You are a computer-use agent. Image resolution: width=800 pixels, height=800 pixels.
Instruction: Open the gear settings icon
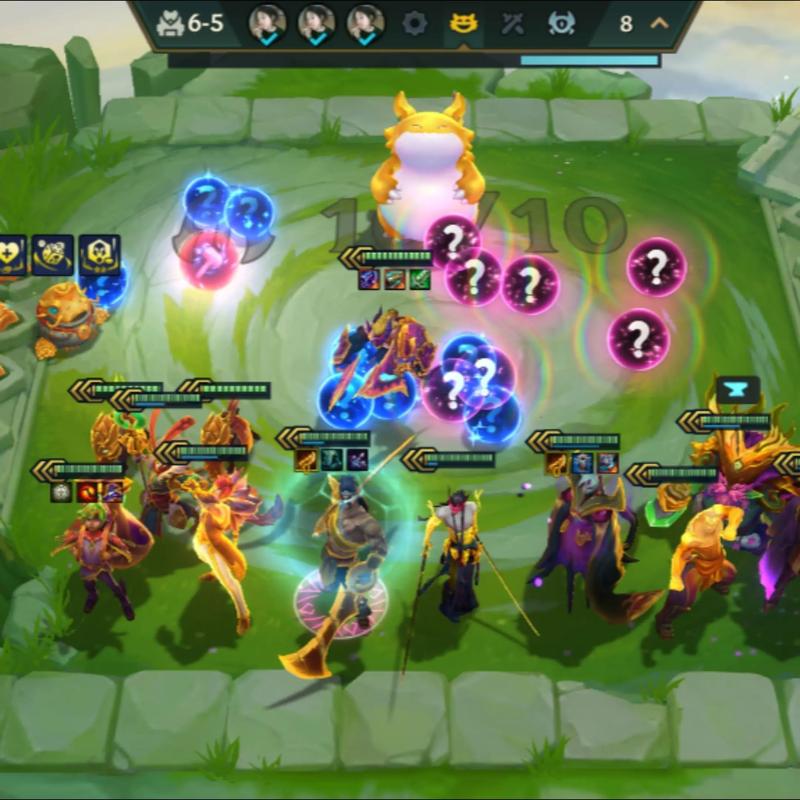[x=414, y=23]
